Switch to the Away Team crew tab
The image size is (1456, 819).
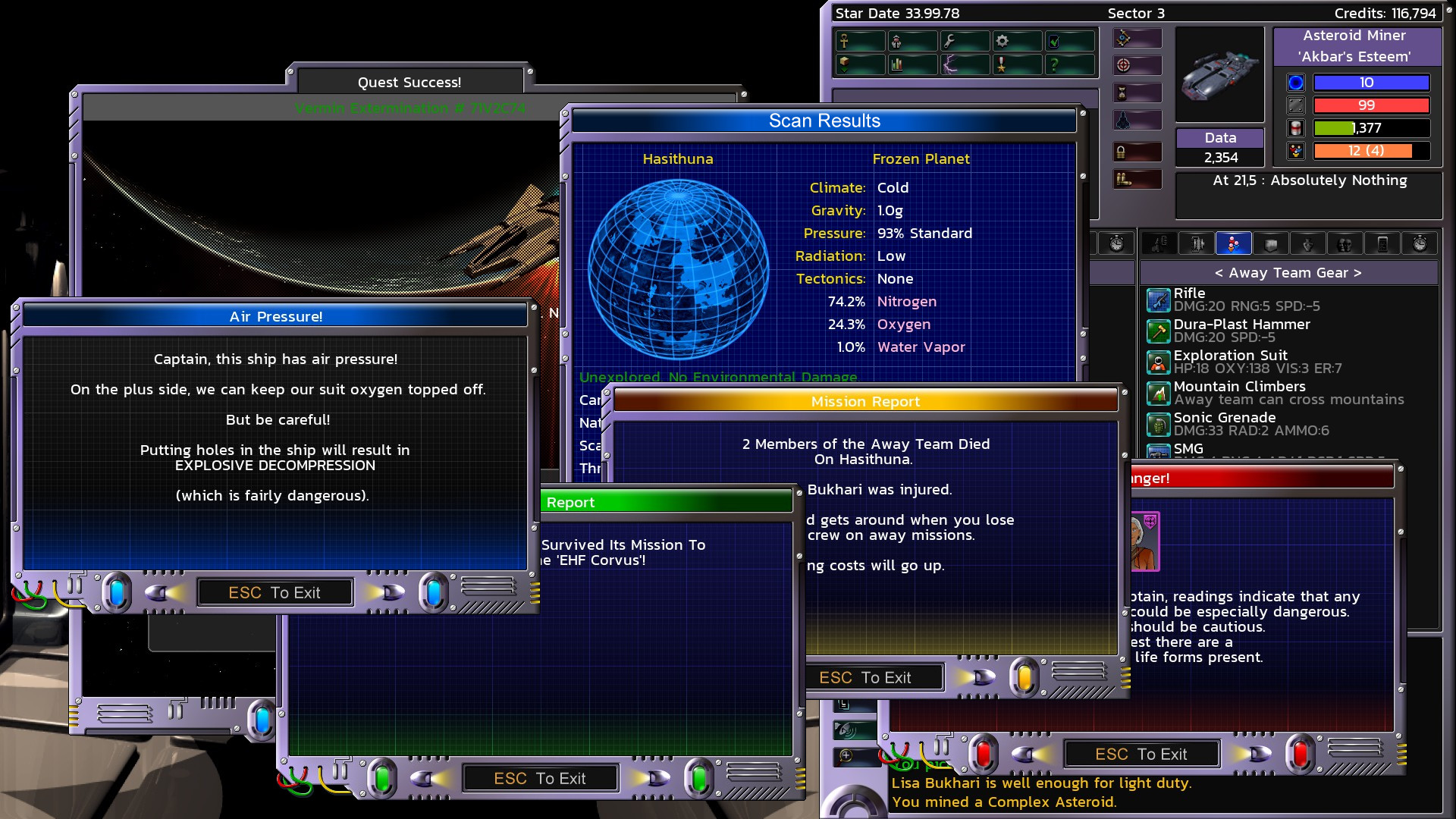coord(1234,244)
